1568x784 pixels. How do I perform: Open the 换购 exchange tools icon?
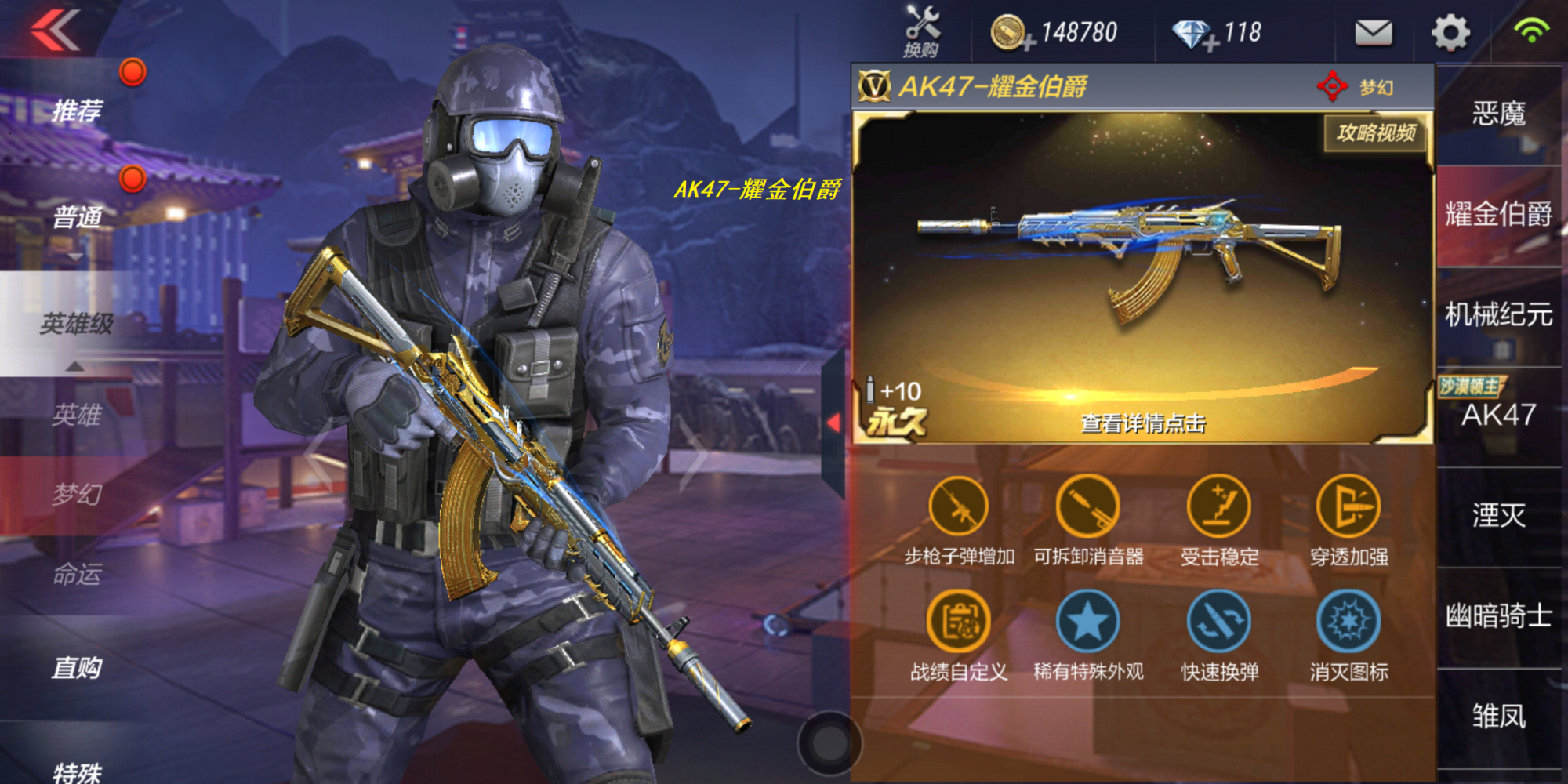coord(922,31)
